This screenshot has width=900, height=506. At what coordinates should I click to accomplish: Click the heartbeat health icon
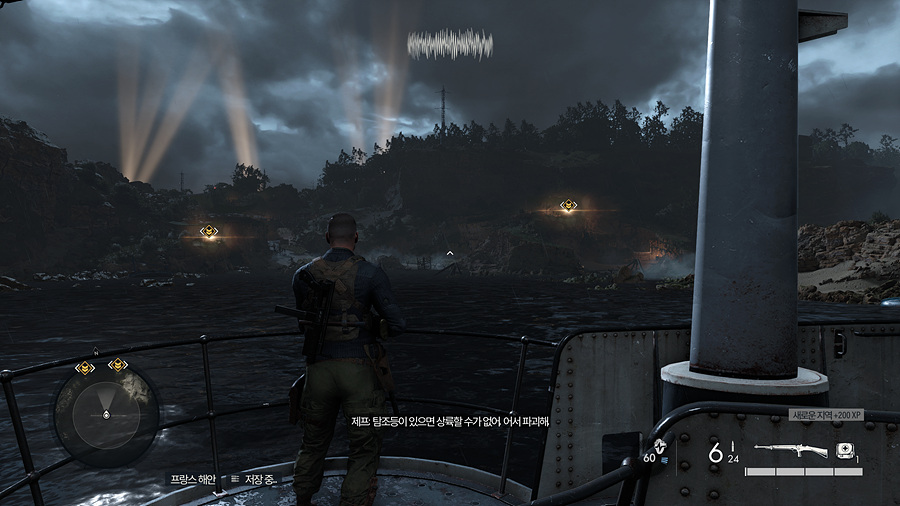click(659, 446)
